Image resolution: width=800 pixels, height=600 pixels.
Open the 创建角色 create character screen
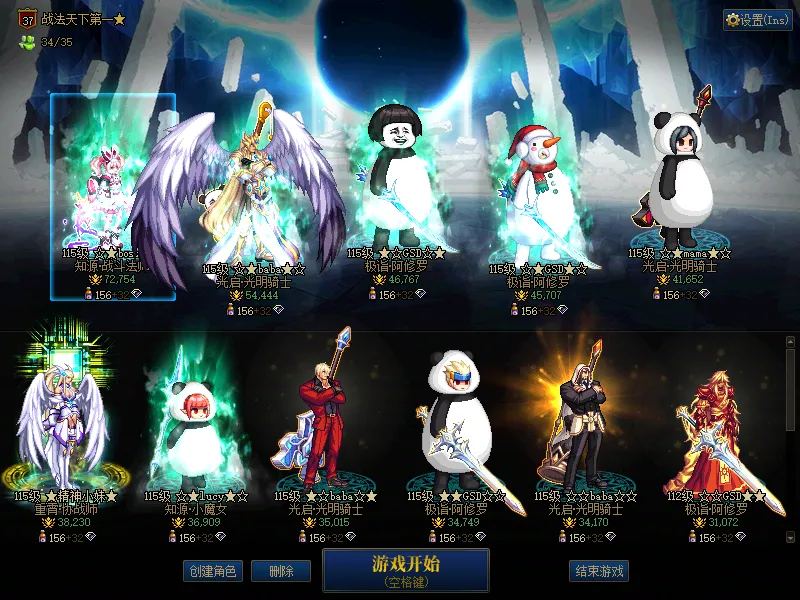(x=212, y=571)
